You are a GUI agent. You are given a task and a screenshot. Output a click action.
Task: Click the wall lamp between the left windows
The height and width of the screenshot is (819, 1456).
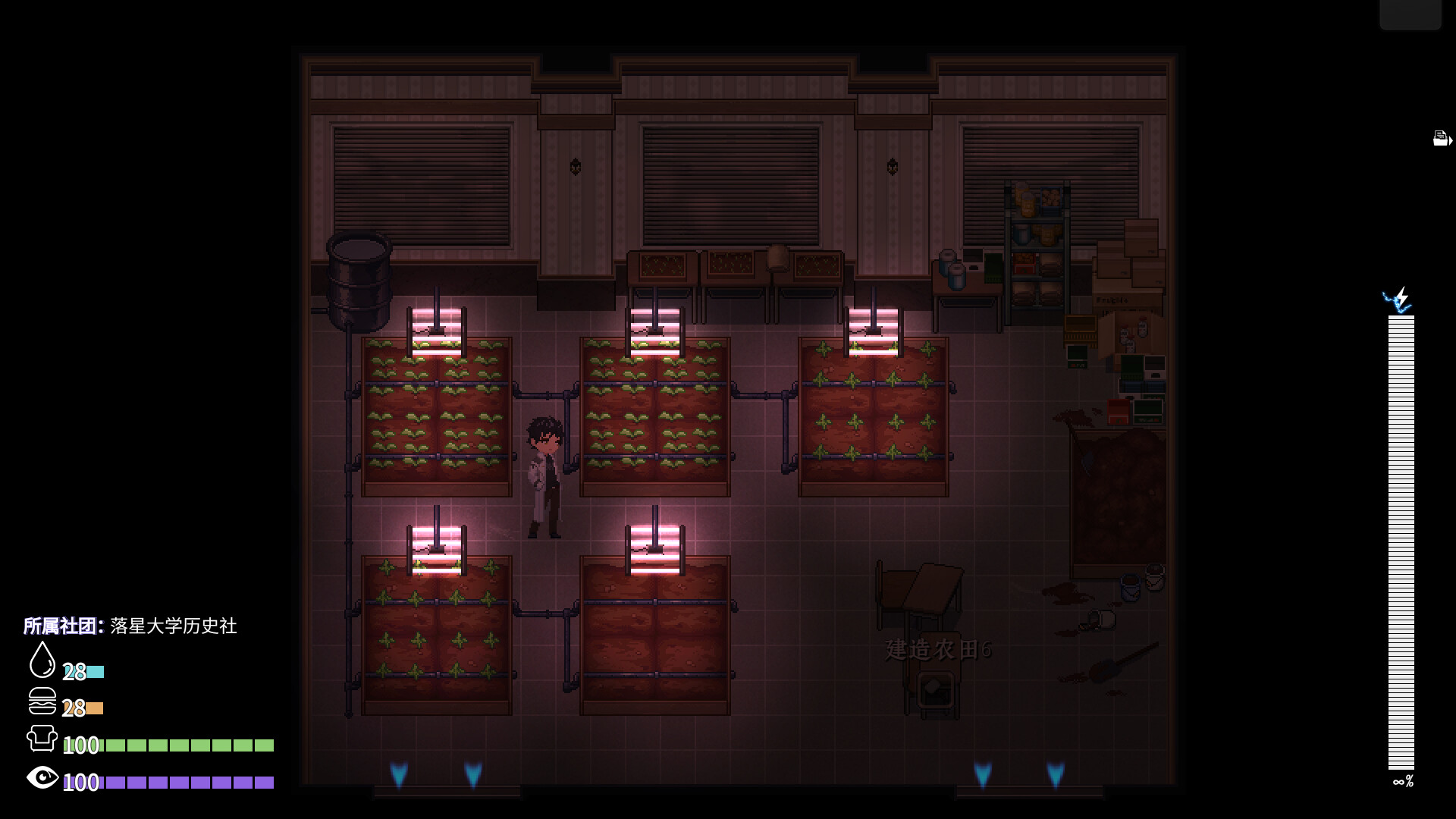[x=574, y=165]
